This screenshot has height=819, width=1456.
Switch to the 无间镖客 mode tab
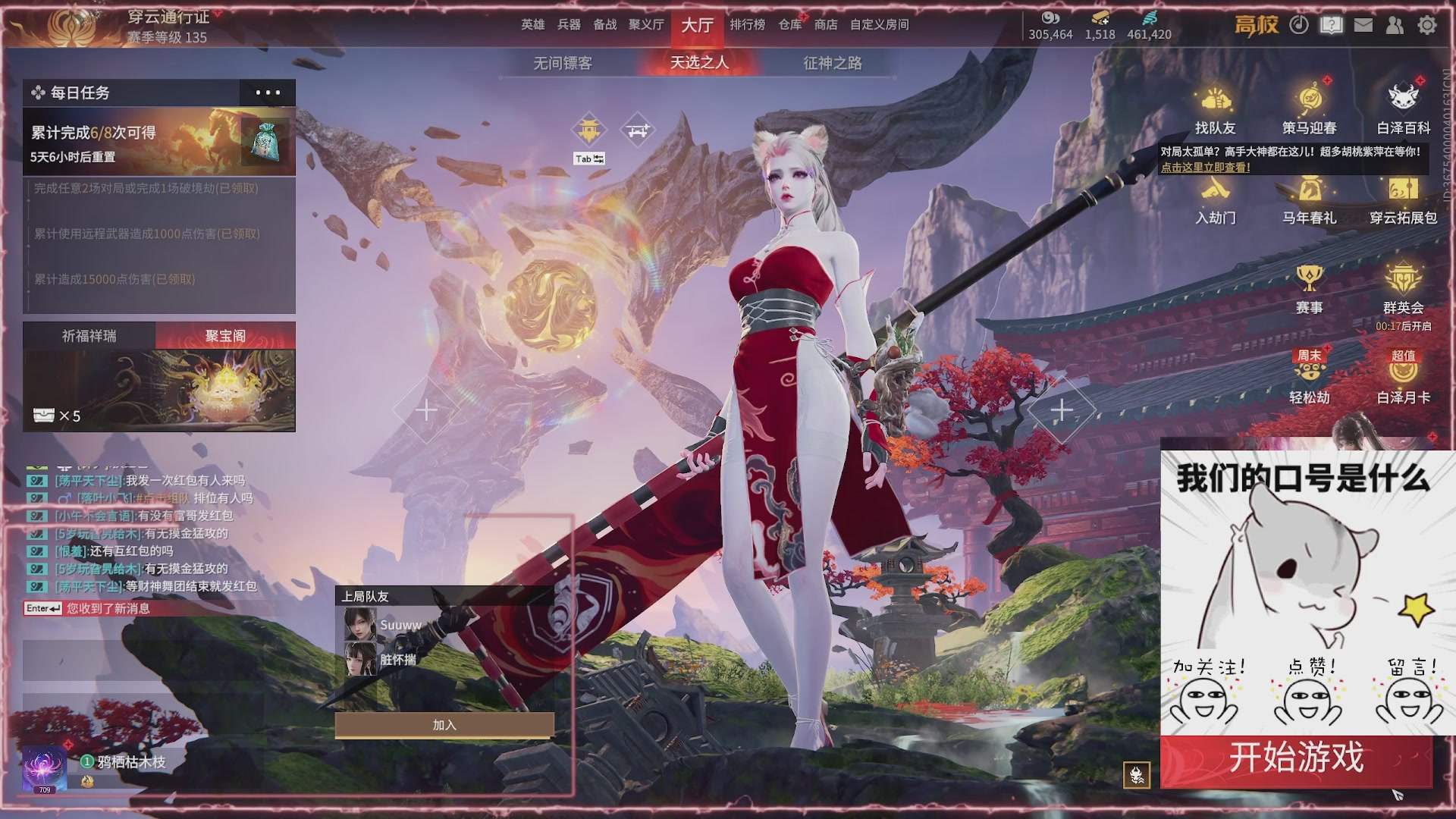point(563,63)
